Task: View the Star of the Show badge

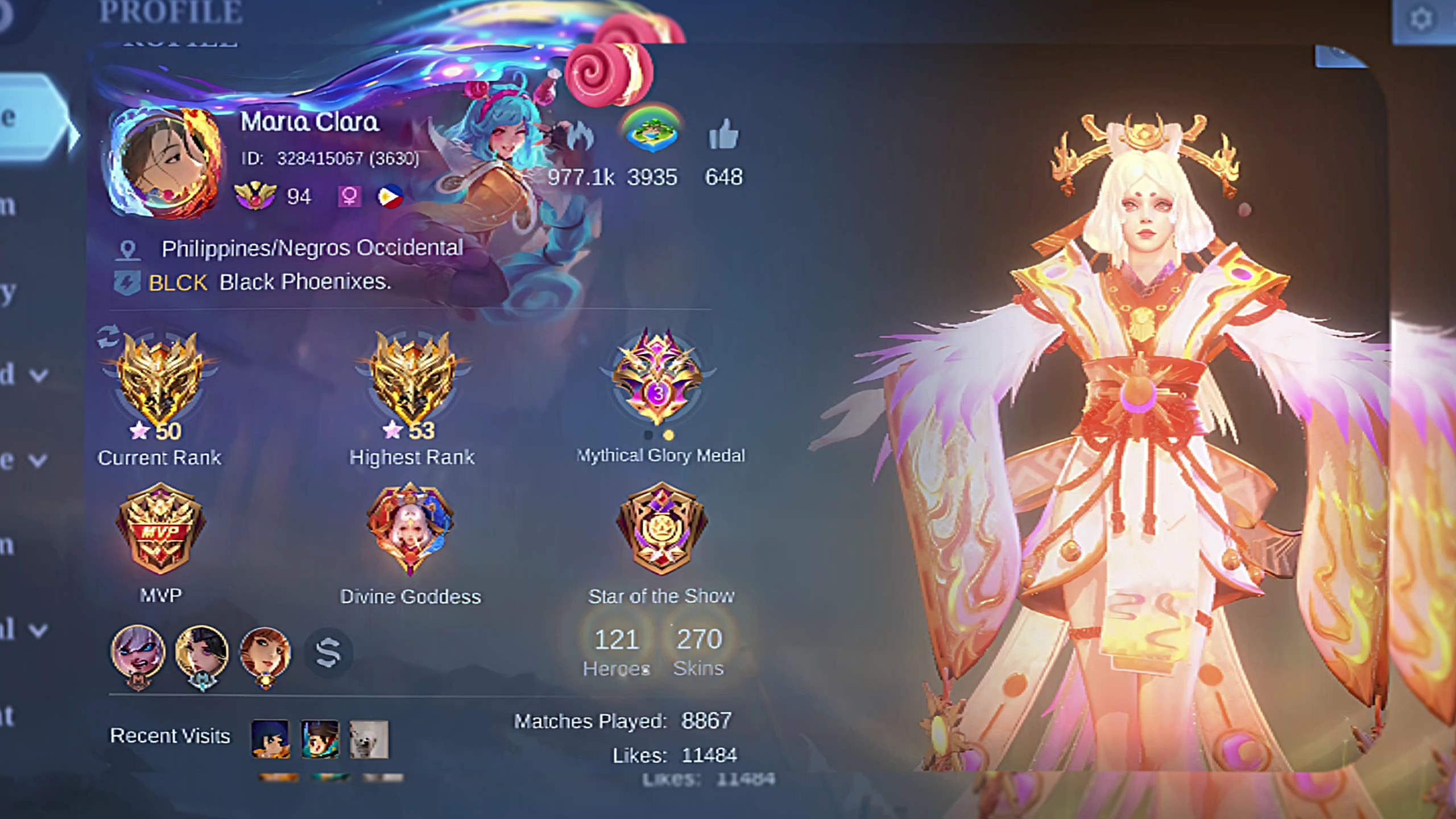Action: 661,528
